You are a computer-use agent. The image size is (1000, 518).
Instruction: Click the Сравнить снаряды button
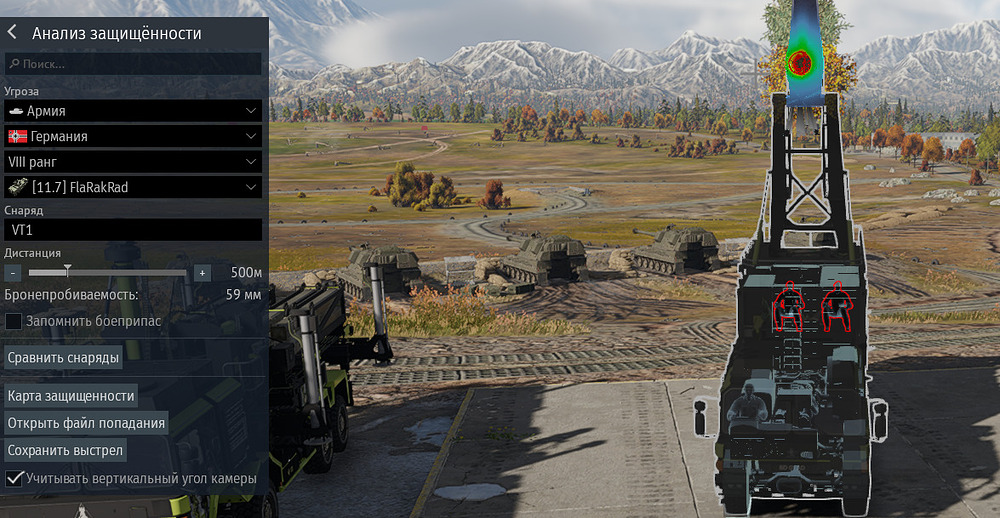coord(63,357)
